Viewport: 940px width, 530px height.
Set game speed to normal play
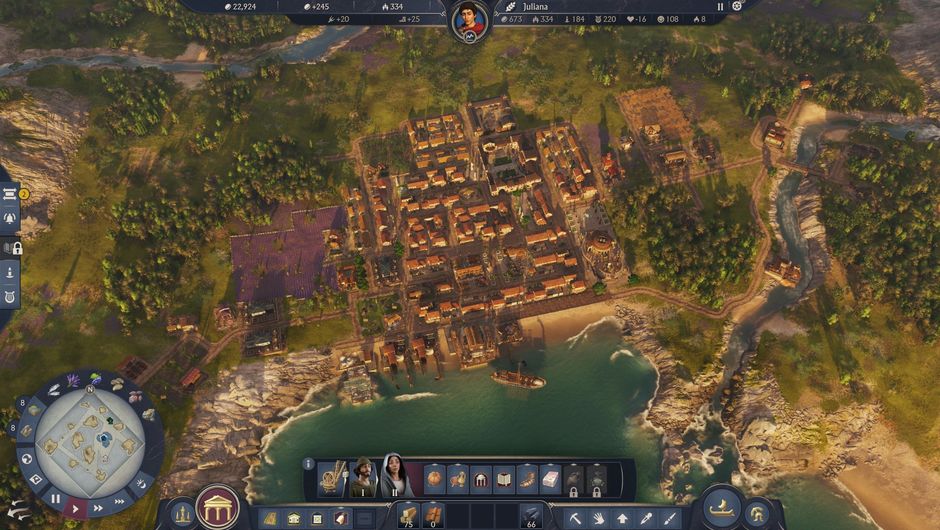pos(75,508)
